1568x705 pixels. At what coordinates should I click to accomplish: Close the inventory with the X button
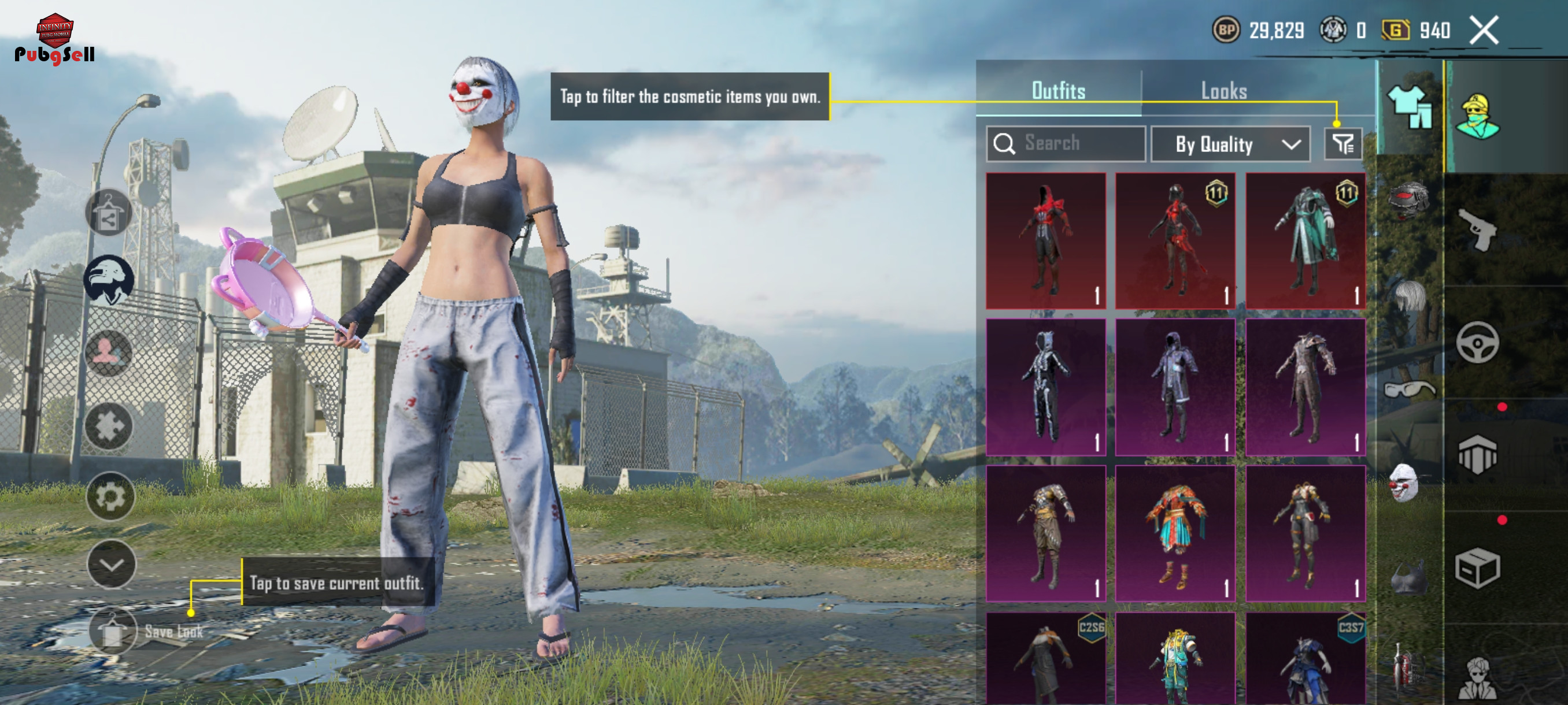point(1484,30)
